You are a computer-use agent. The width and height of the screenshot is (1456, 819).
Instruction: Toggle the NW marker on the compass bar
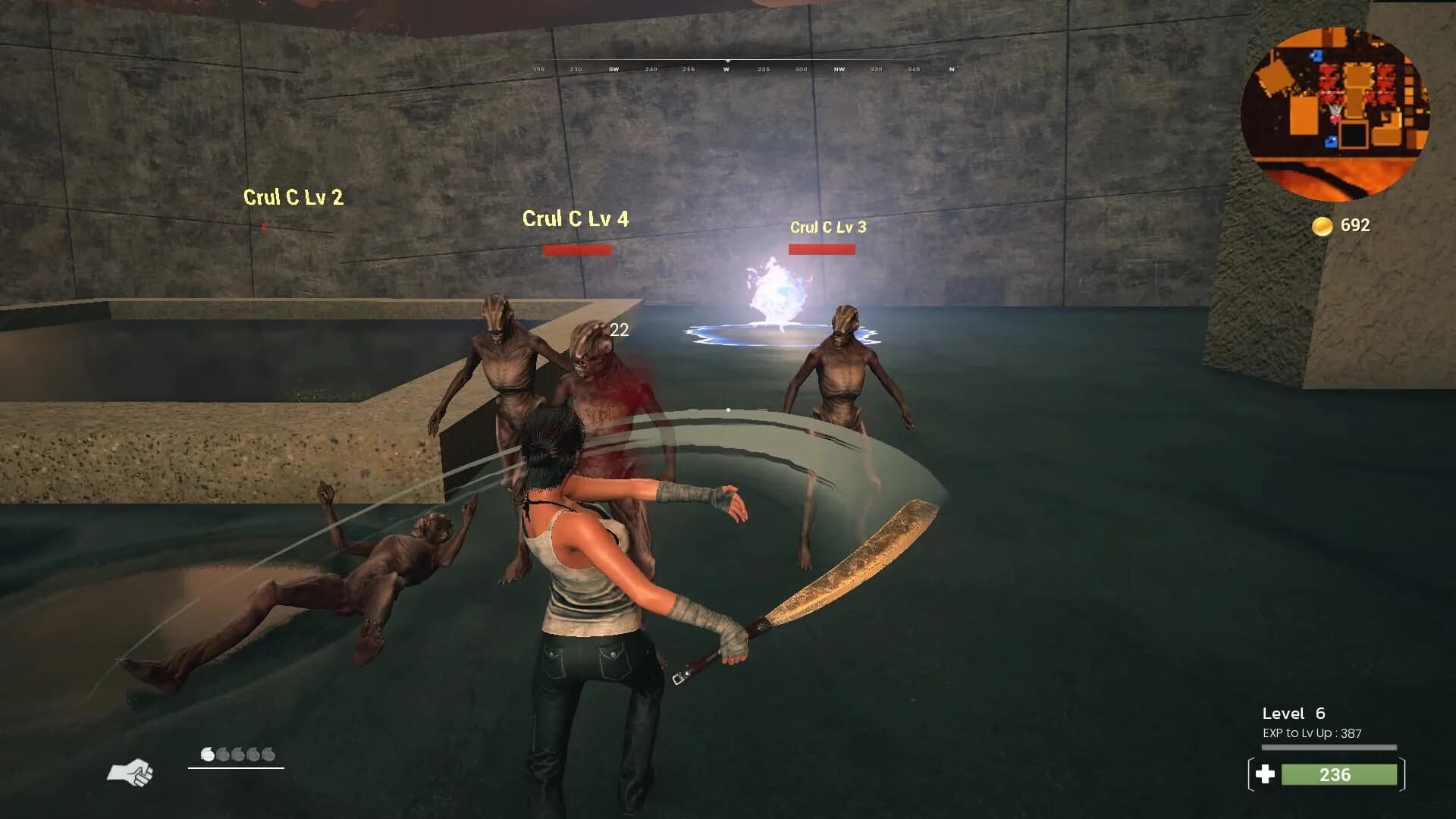click(x=837, y=68)
